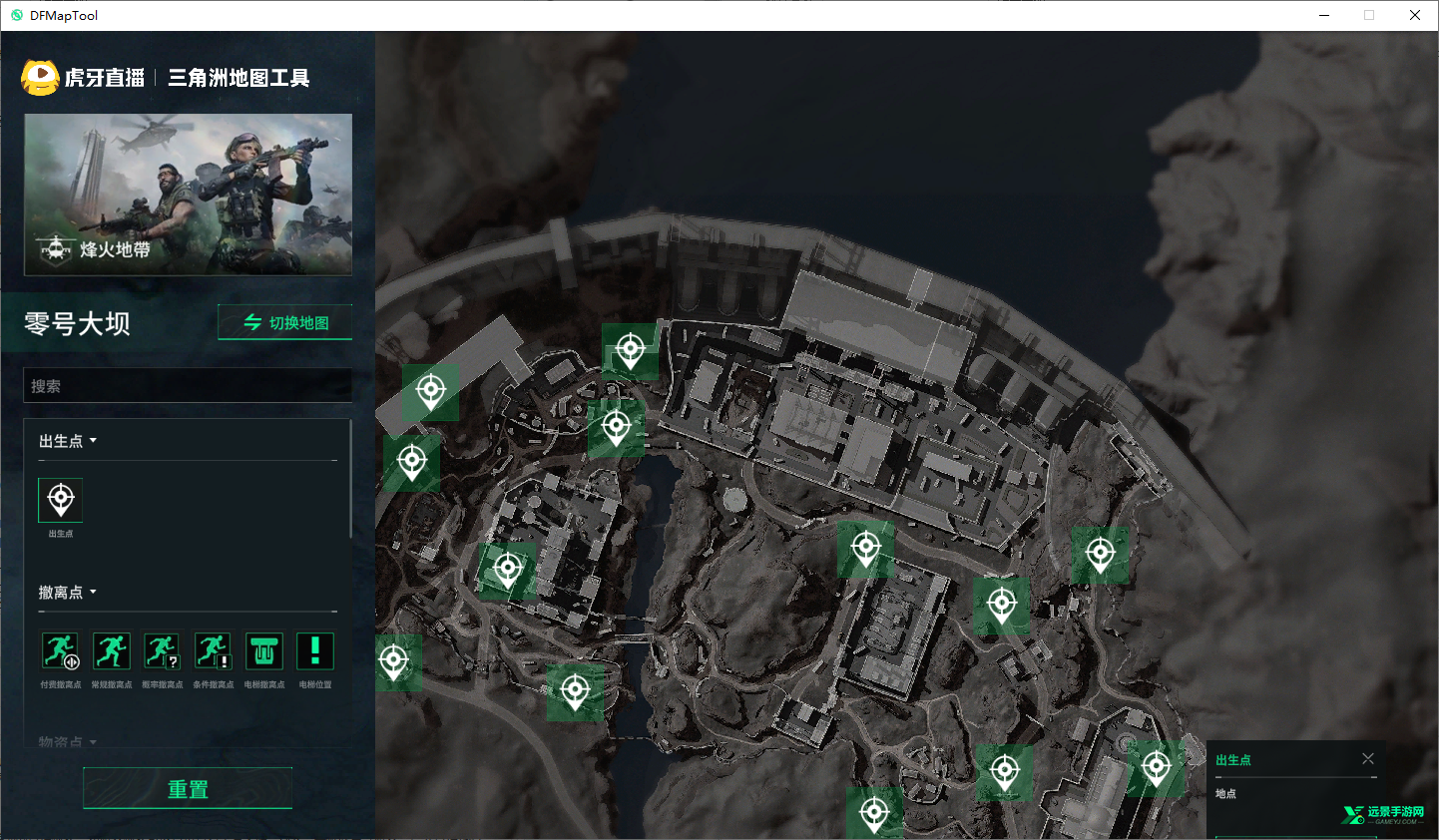Minimize the DFMapTool window
The image size is (1439, 840).
[1324, 15]
